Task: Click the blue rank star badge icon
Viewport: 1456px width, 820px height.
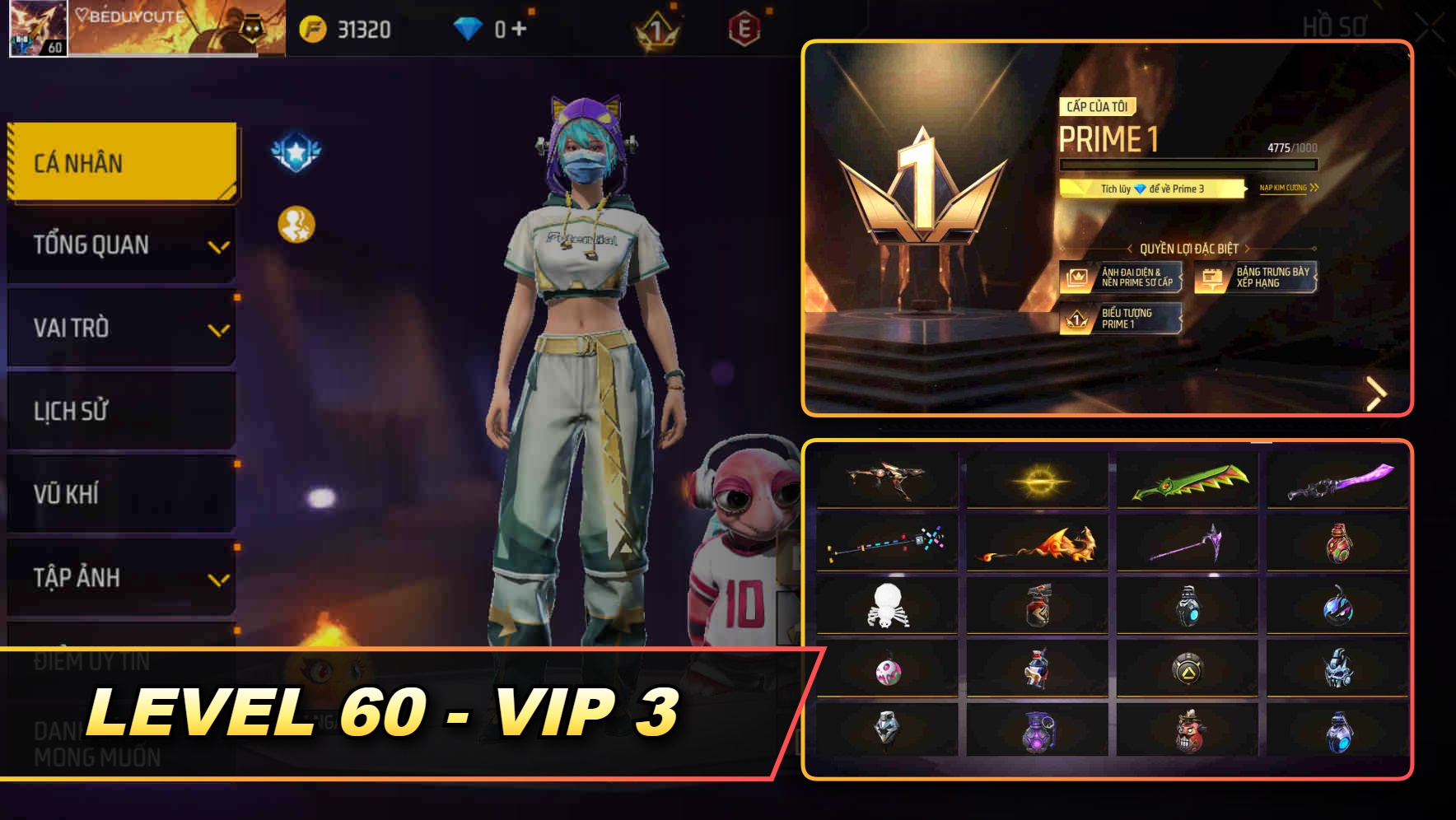Action: 295,151
